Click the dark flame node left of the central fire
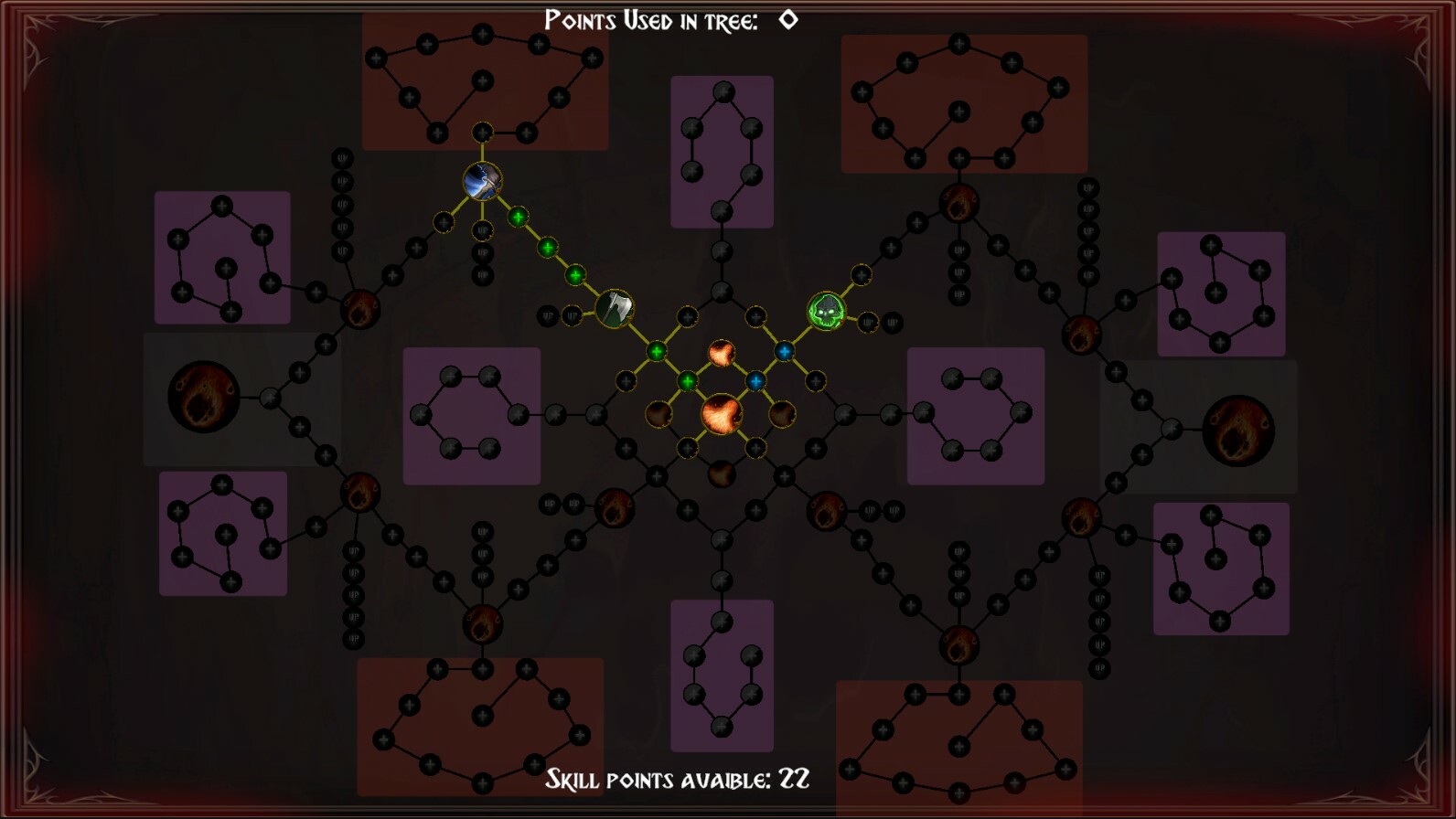 (657, 413)
